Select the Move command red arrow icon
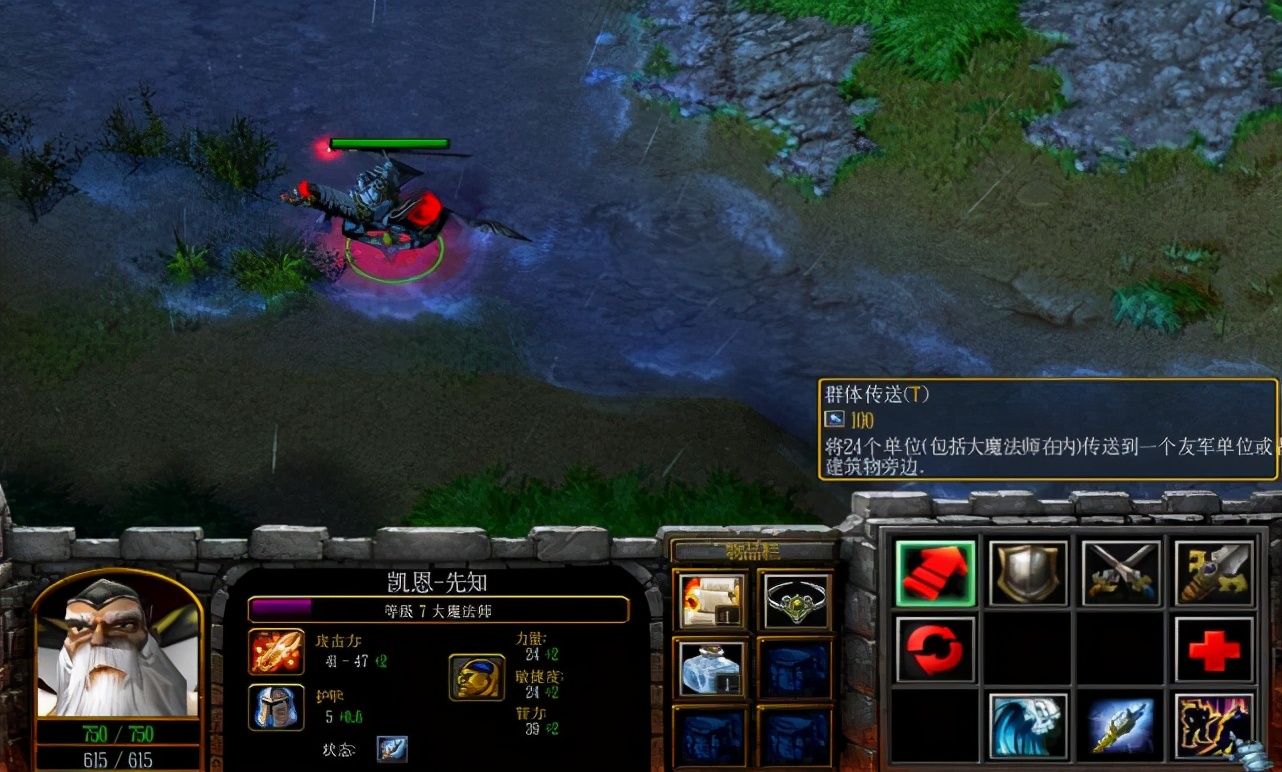The image size is (1282, 772). pyautogui.click(x=935, y=573)
